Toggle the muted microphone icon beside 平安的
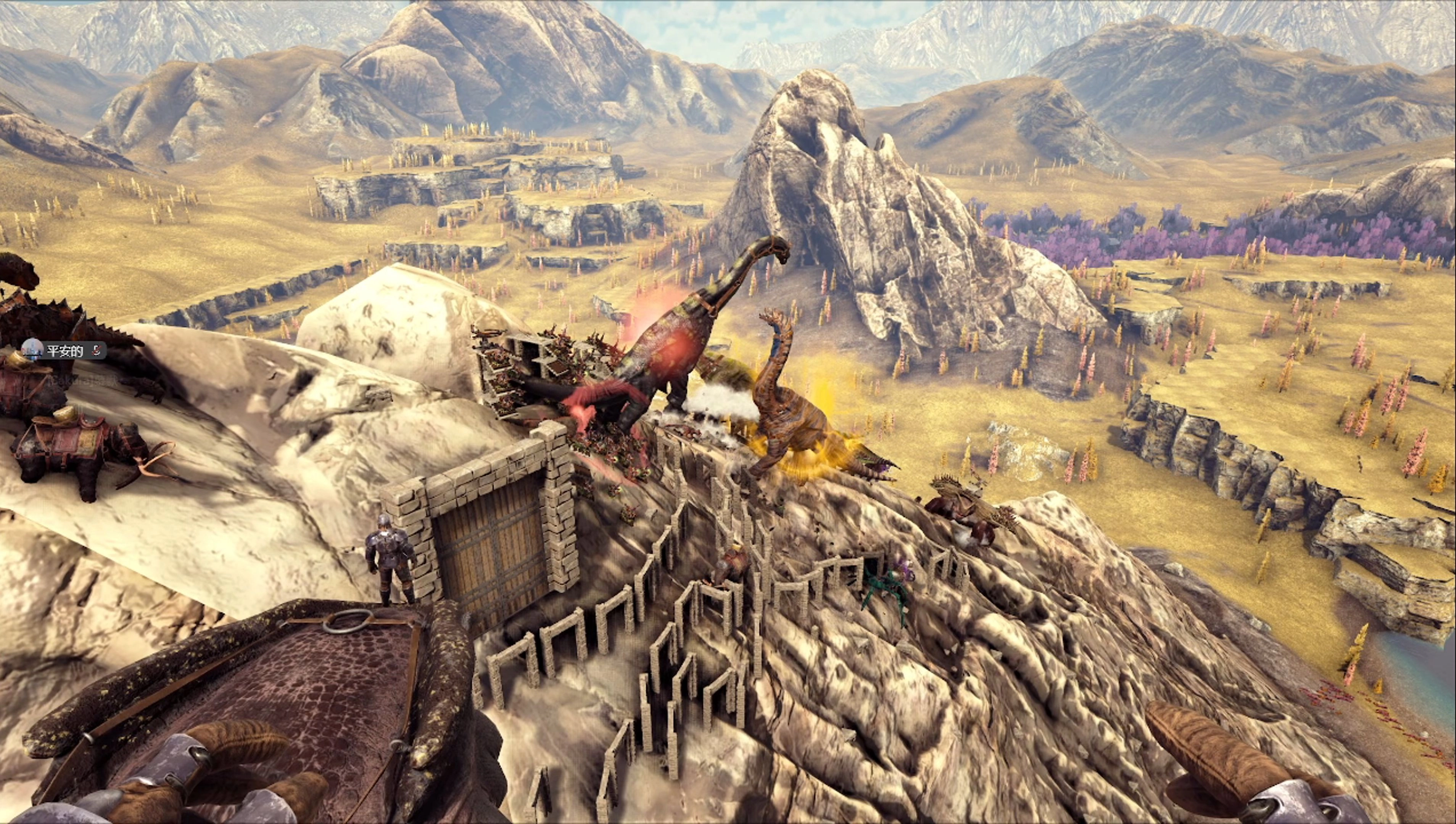 [96, 350]
